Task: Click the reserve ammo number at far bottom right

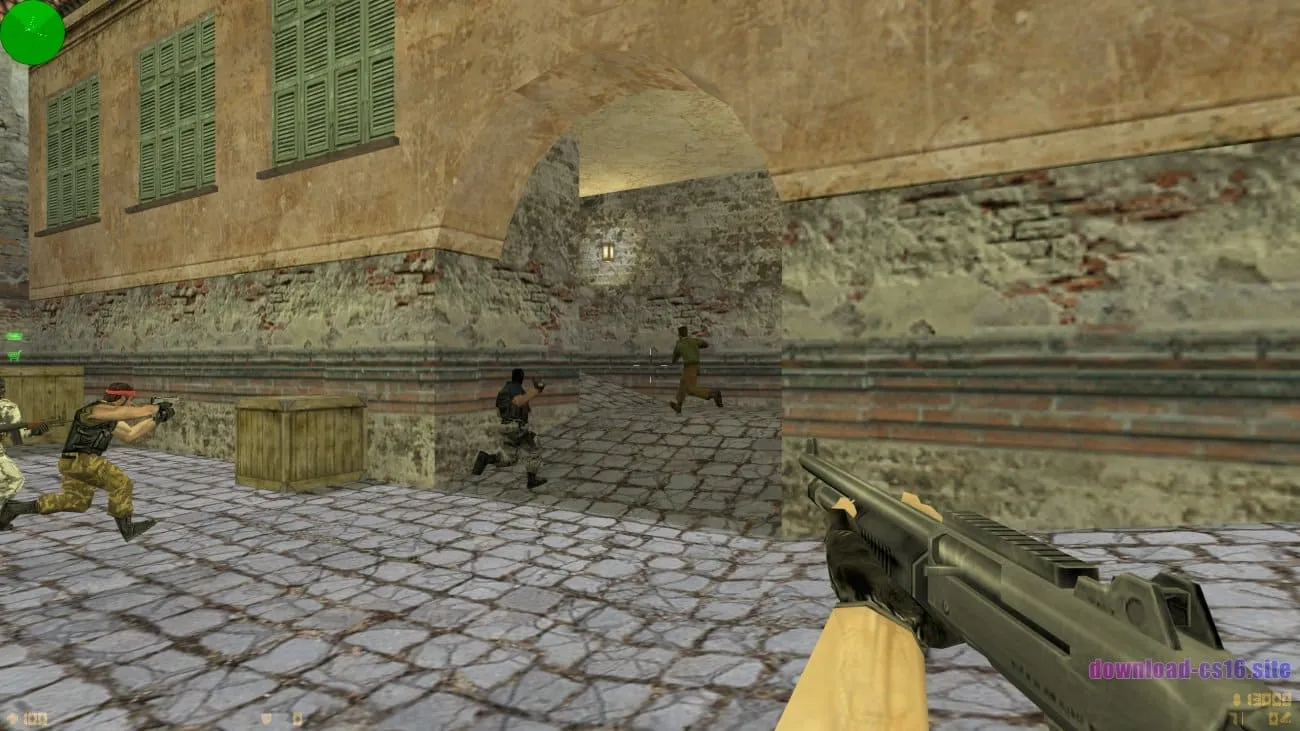Action: click(1280, 717)
